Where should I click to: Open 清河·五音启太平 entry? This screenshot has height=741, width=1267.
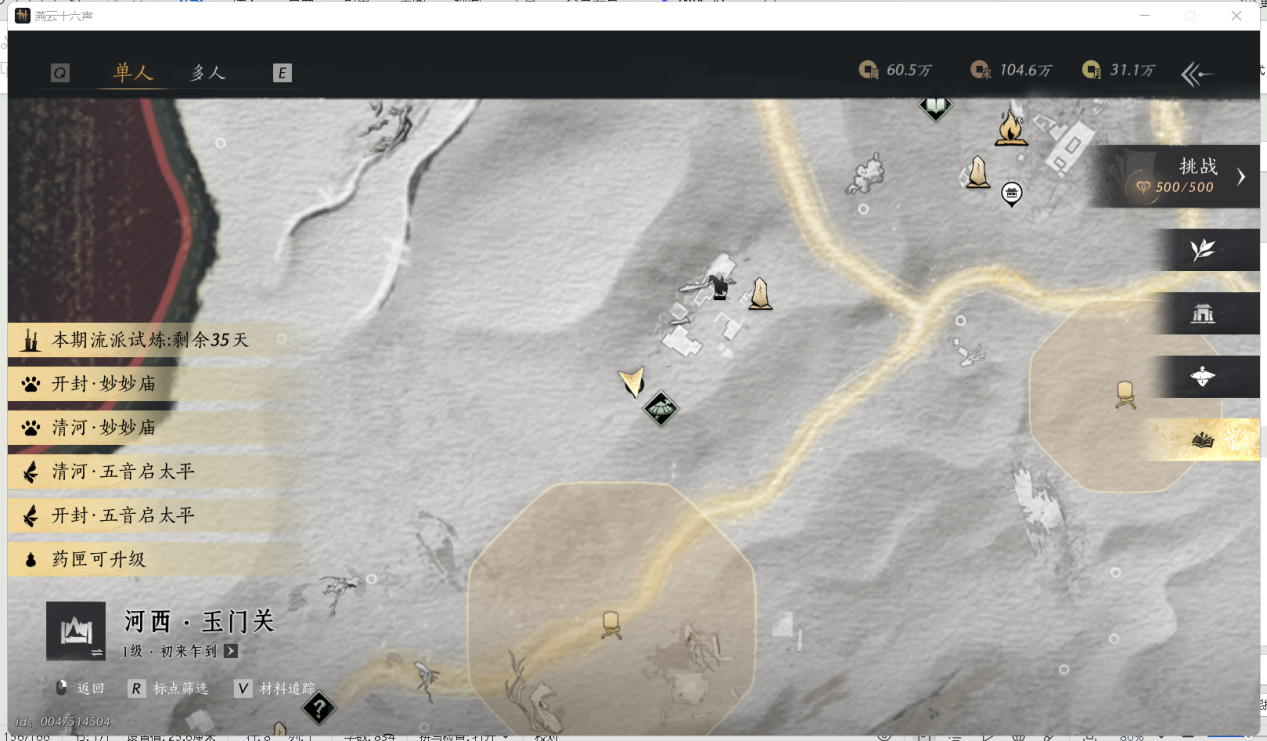click(x=123, y=472)
